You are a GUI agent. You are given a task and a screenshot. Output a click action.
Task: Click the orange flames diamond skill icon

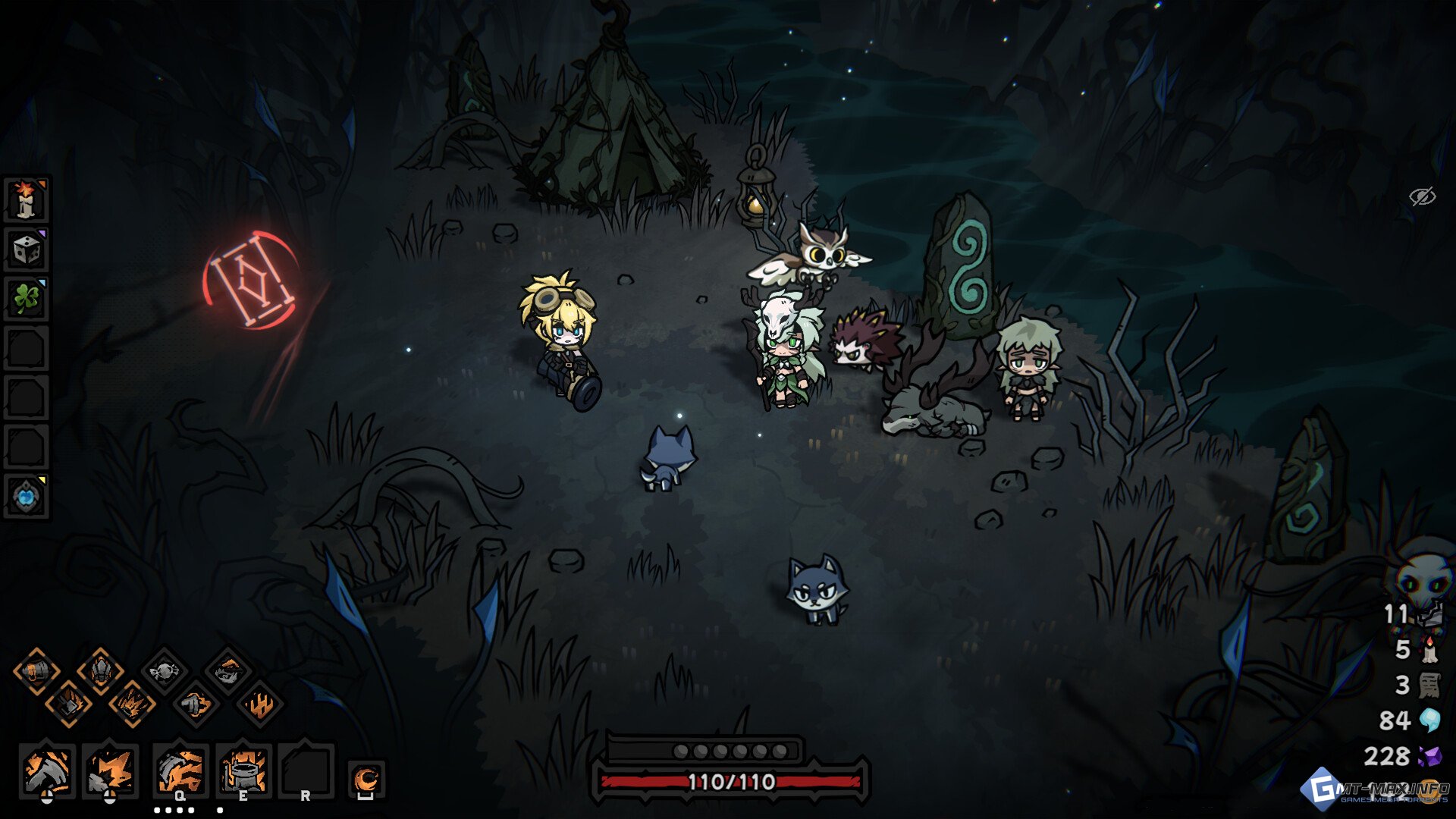coord(260,705)
